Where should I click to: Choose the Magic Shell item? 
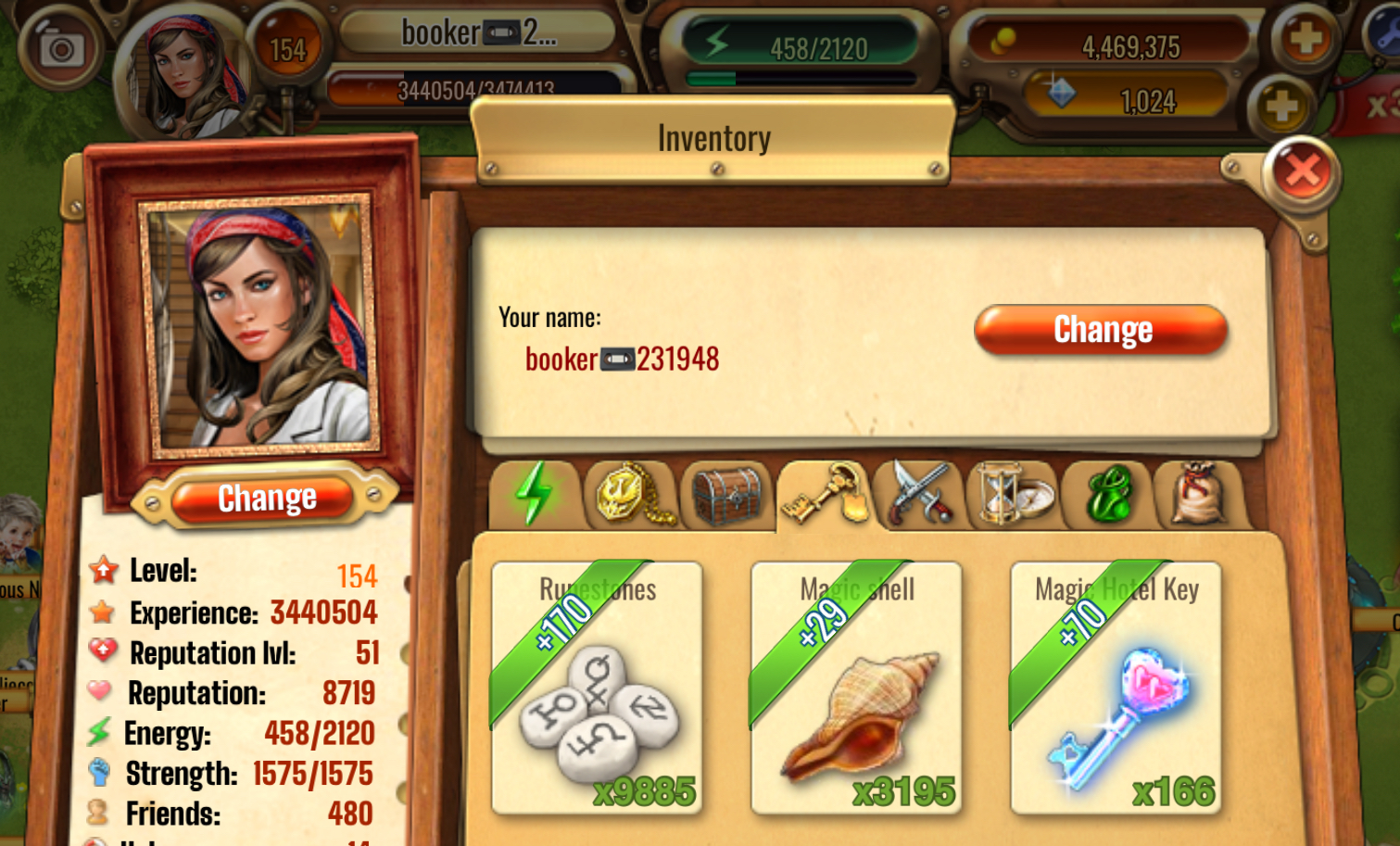pos(856,688)
